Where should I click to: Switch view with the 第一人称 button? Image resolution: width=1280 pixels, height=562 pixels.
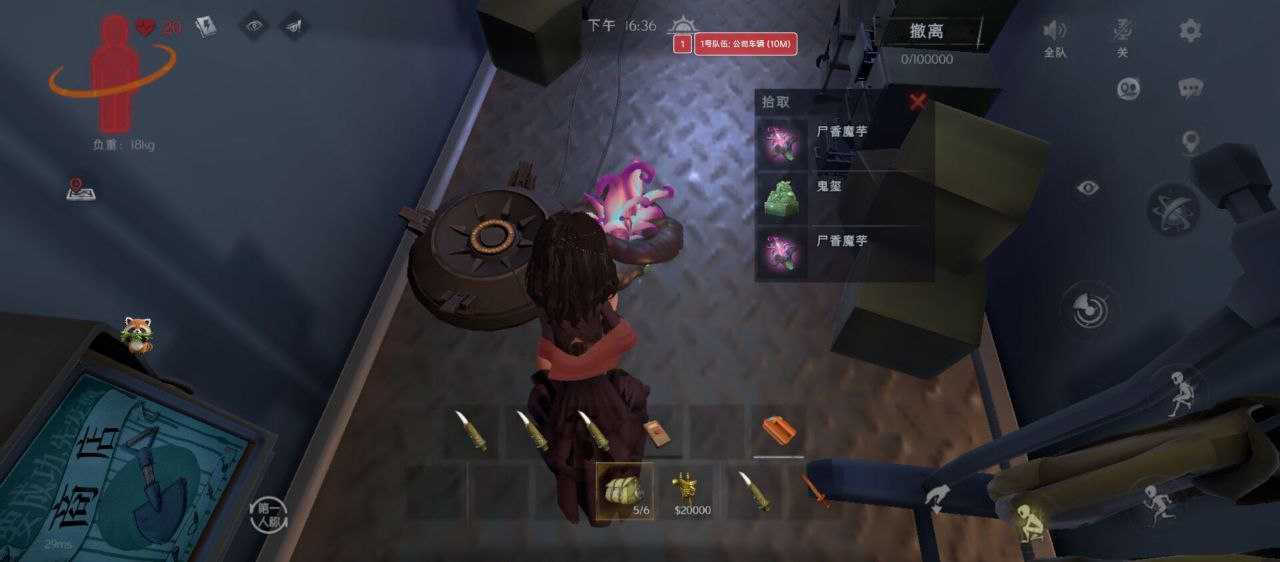click(268, 513)
